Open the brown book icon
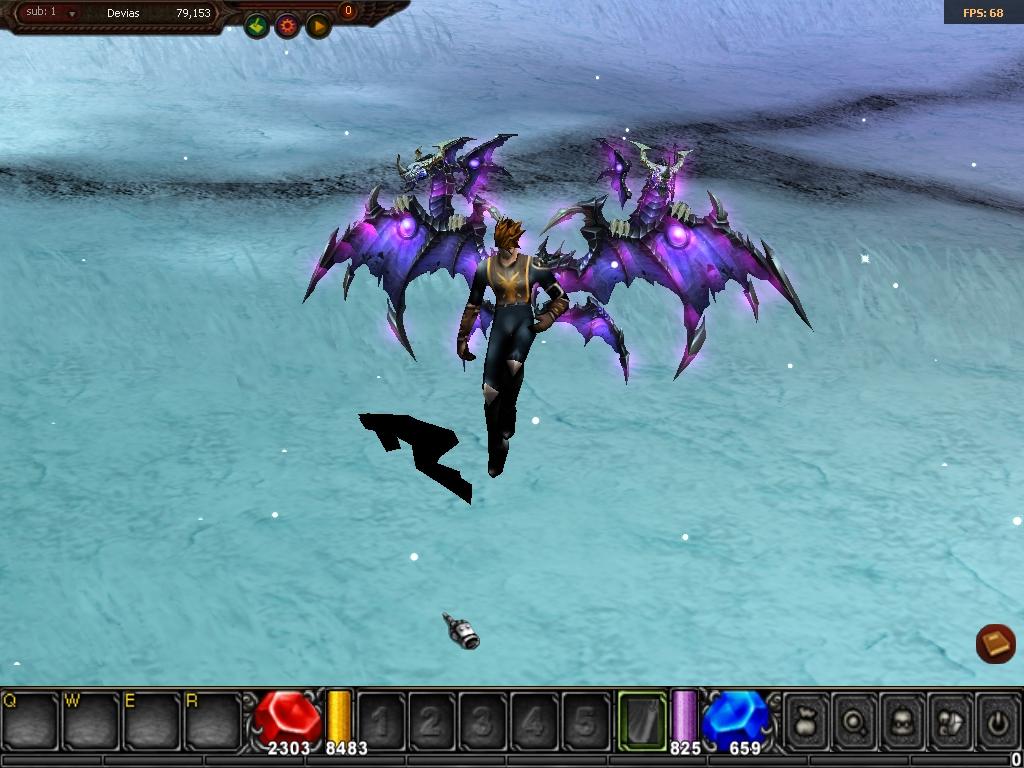This screenshot has width=1024, height=768. (995, 644)
